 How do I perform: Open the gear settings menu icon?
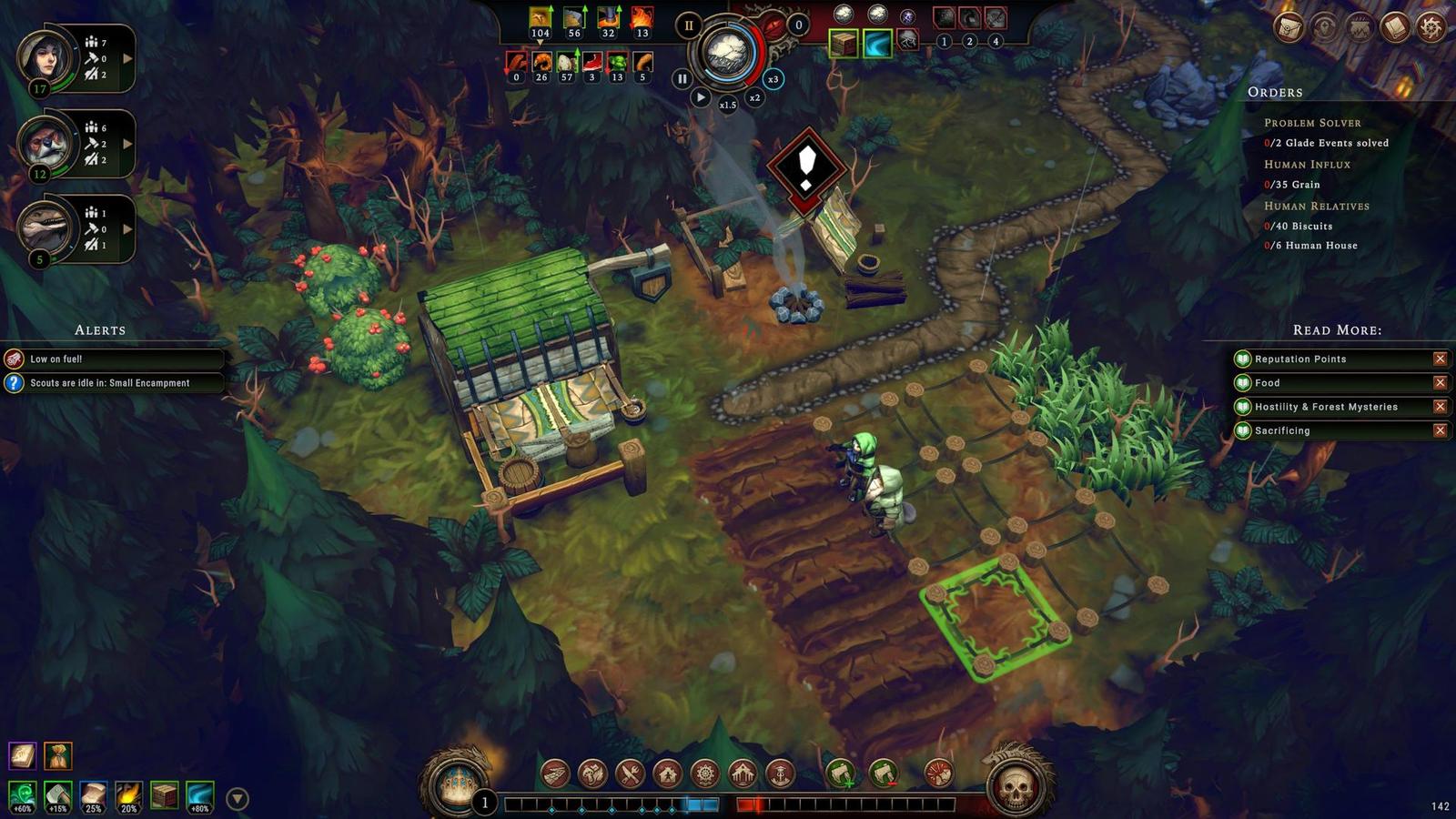tap(1431, 27)
